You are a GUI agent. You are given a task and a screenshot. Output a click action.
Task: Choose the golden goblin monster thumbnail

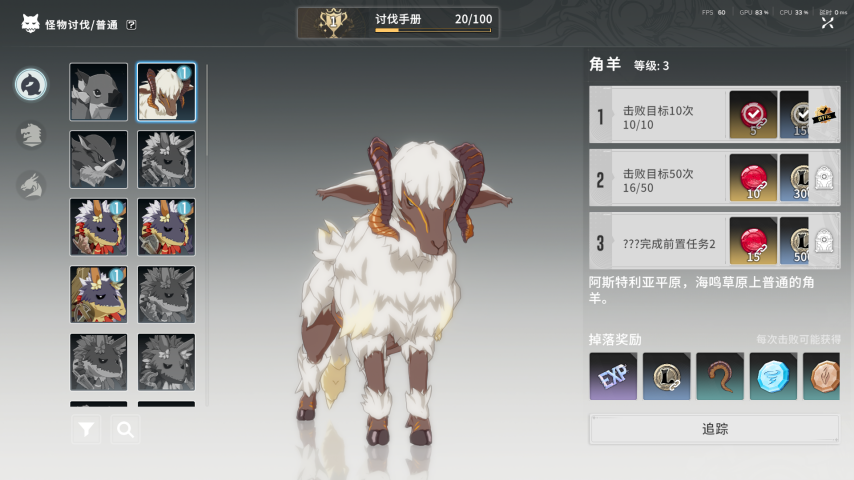[98, 294]
